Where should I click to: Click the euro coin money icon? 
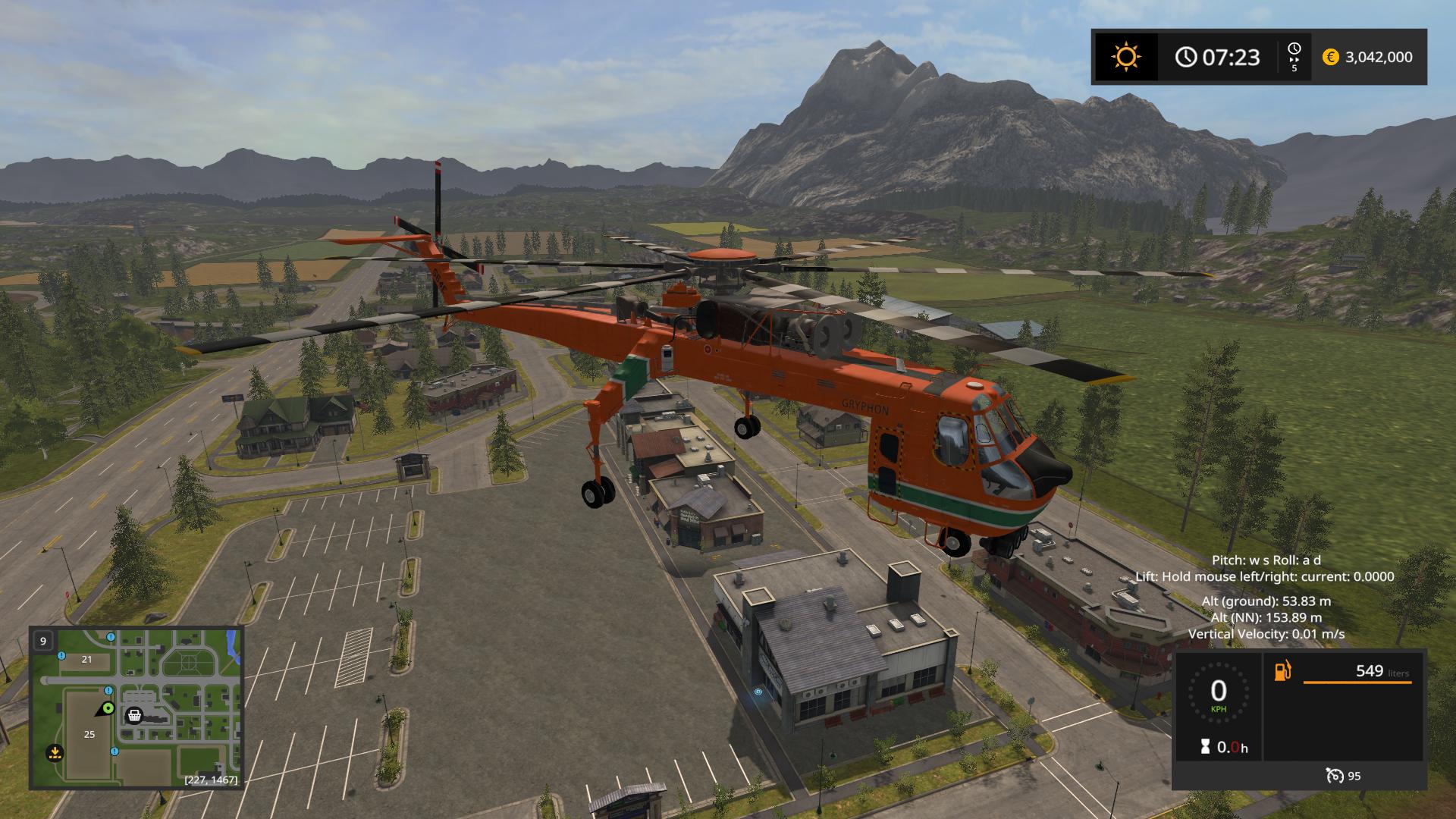pos(1330,57)
